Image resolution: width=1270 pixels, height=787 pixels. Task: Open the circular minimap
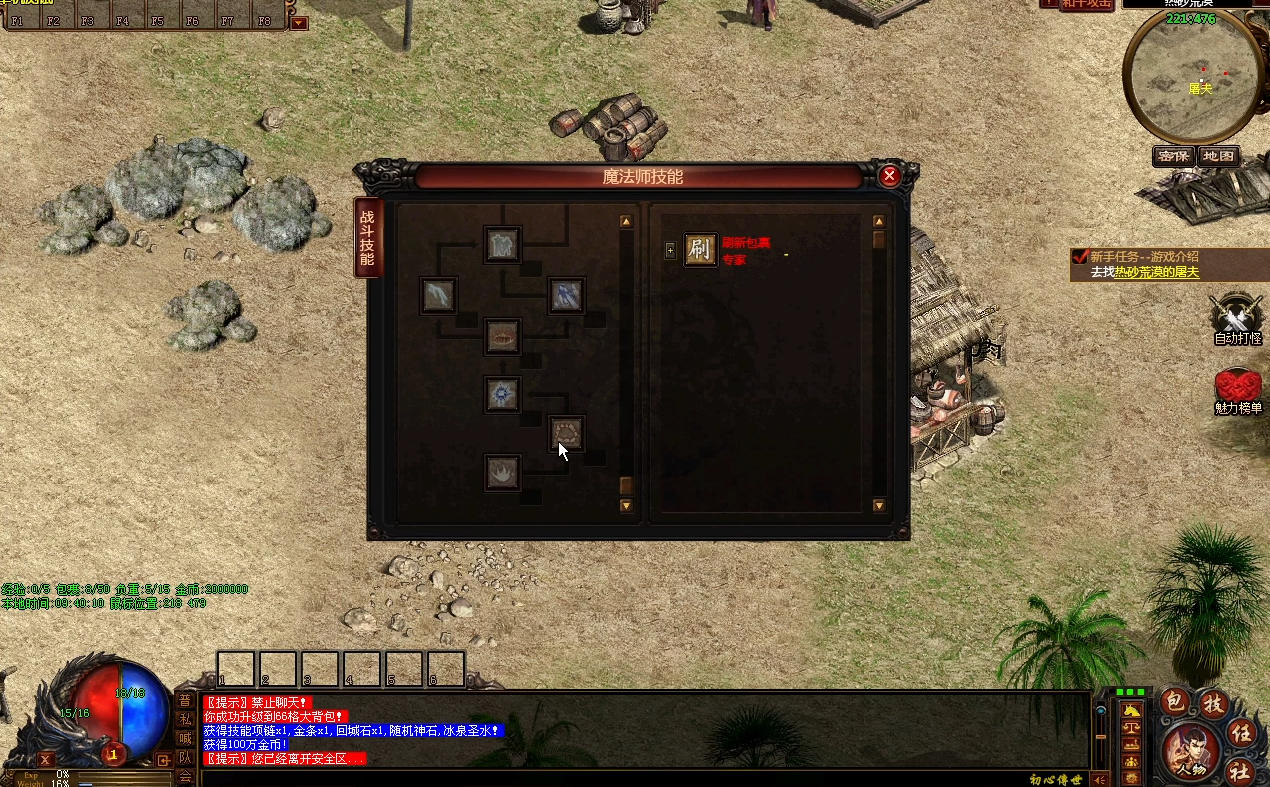pyautogui.click(x=1188, y=80)
